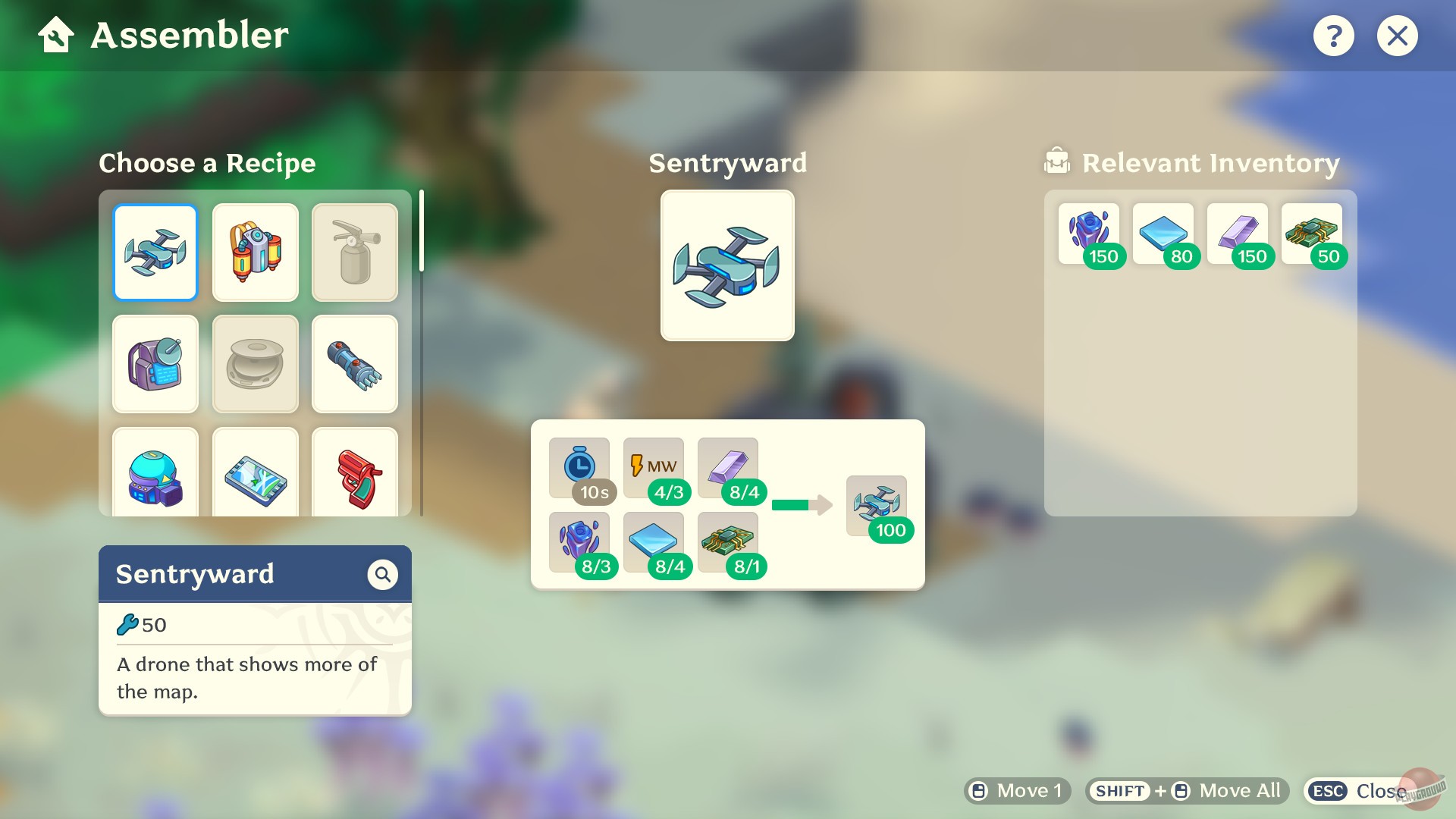Viewport: 1456px width, 819px height.
Task: Click the crafted Sentryward output showing 100
Action: [877, 504]
